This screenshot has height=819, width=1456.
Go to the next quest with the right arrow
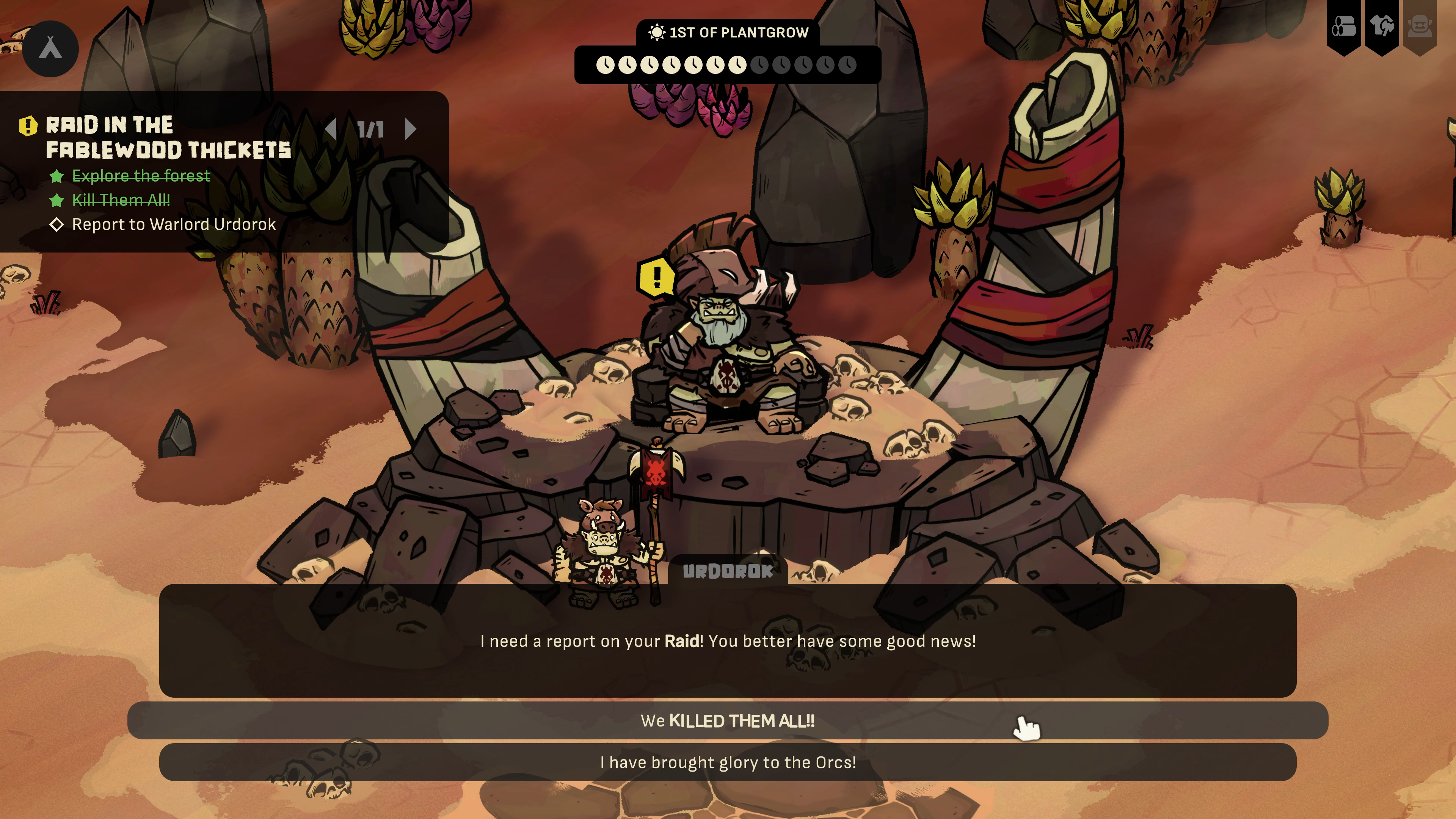tap(411, 129)
